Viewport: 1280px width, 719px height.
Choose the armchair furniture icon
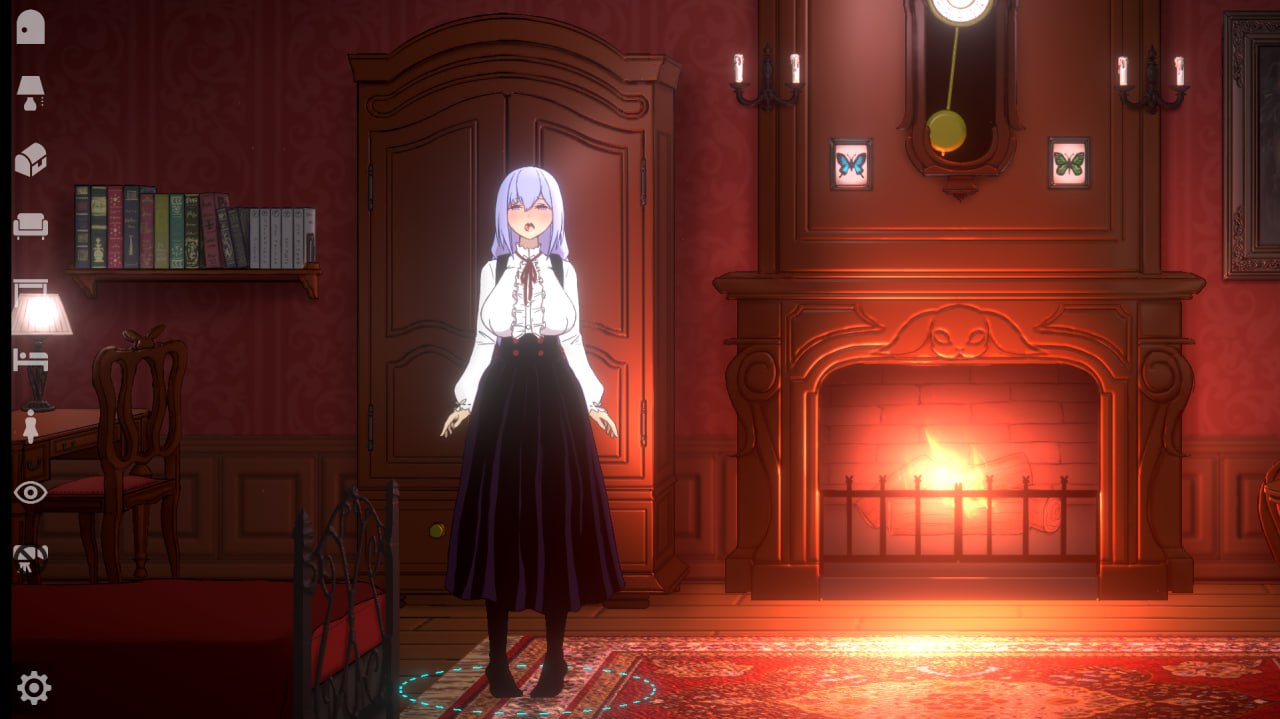(x=30, y=226)
